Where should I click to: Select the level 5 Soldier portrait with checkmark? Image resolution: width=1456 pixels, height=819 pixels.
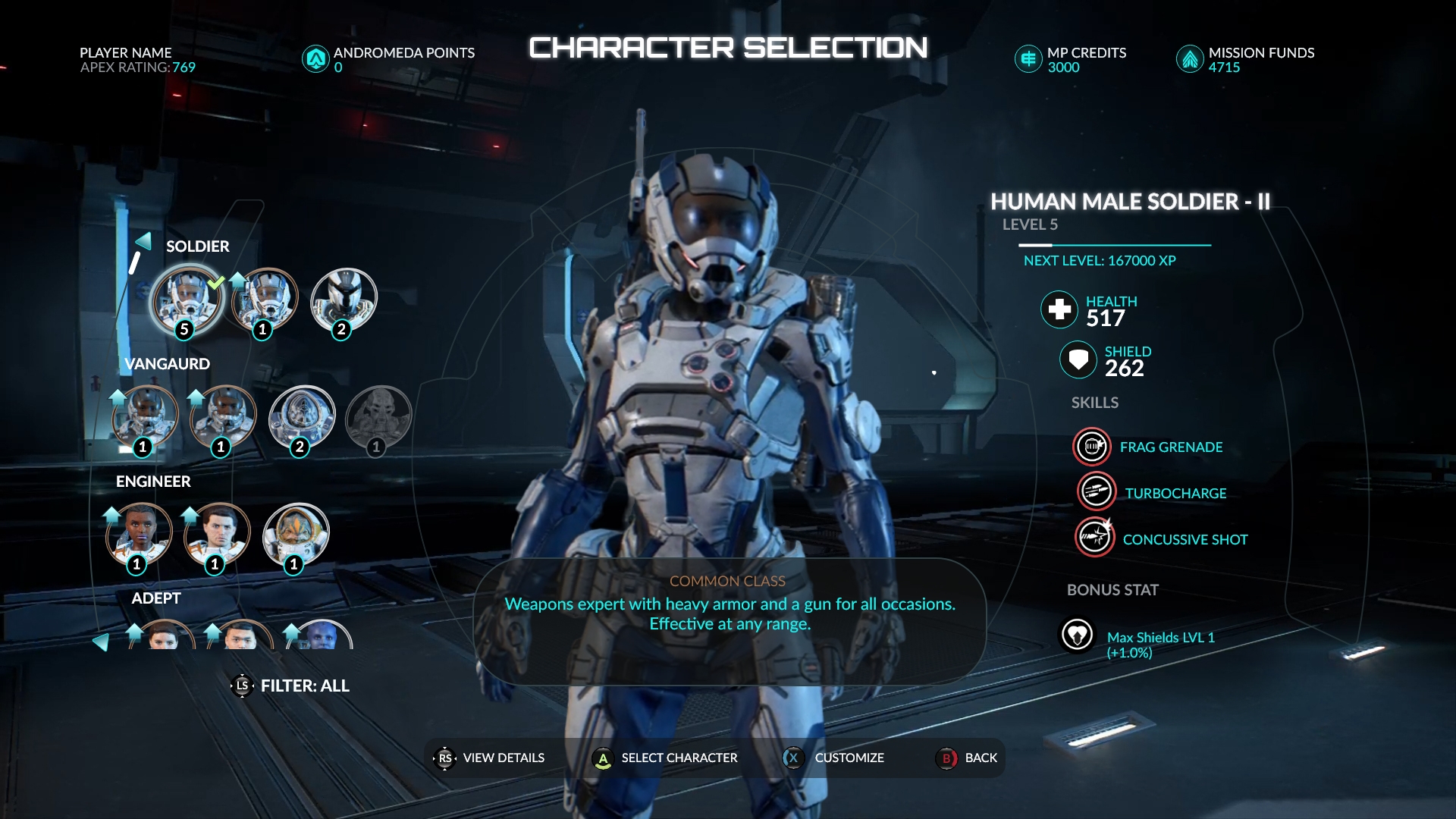[x=187, y=300]
